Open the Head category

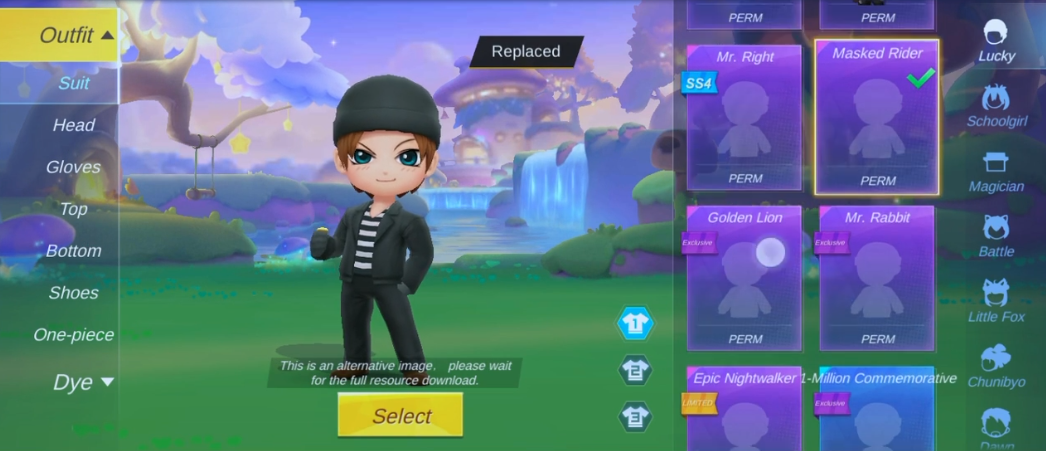(73, 125)
